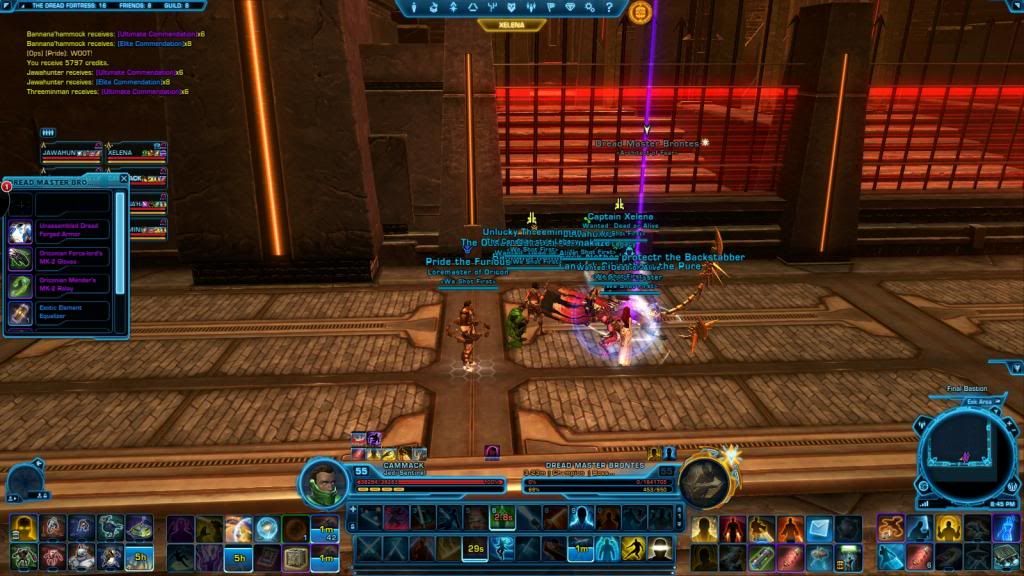Activate the mail envelope icon
The image size is (1024, 576).
point(820,527)
